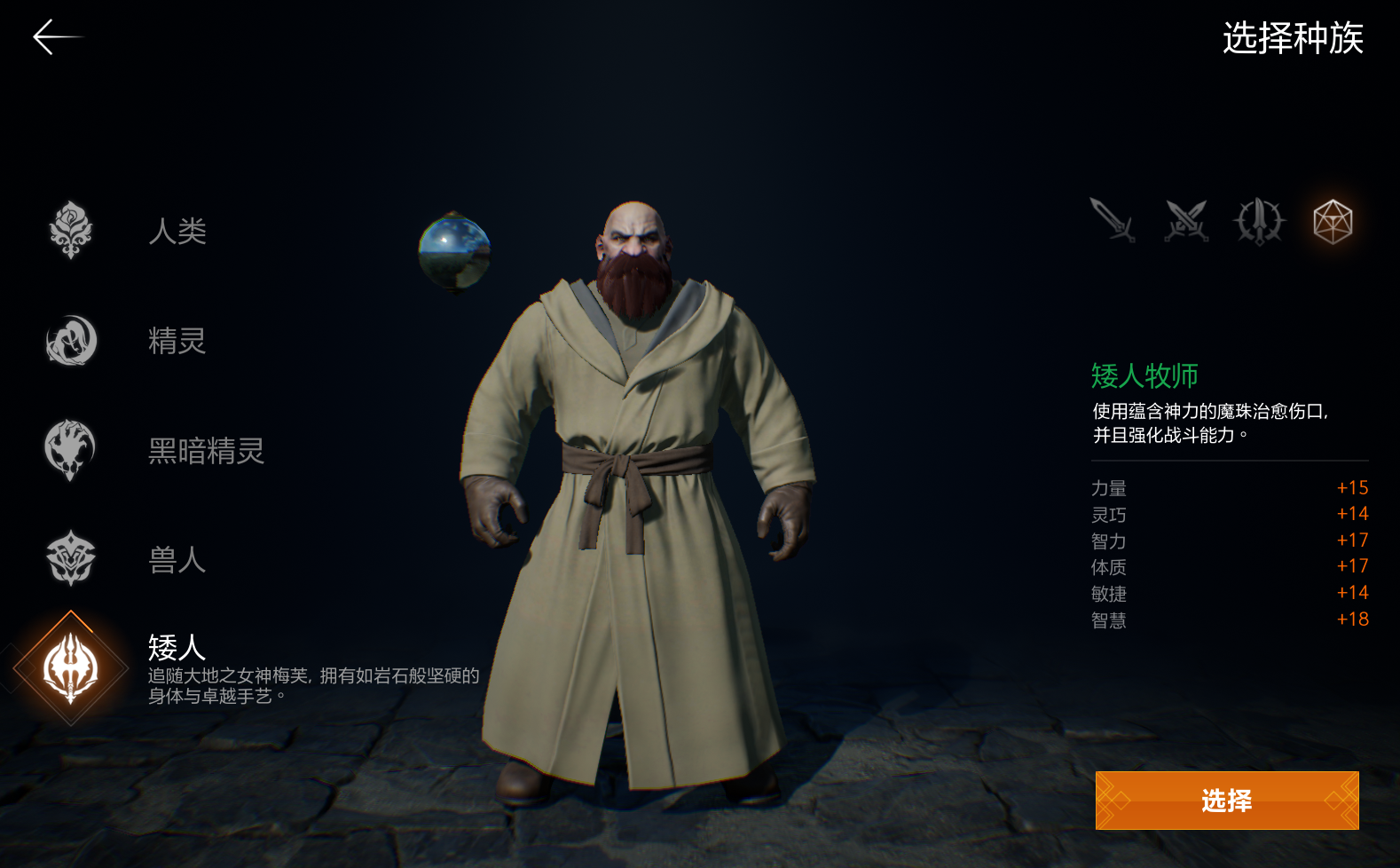This screenshot has width=1400, height=868.
Task: Select the 人类 (Human) race icon
Action: [71, 232]
